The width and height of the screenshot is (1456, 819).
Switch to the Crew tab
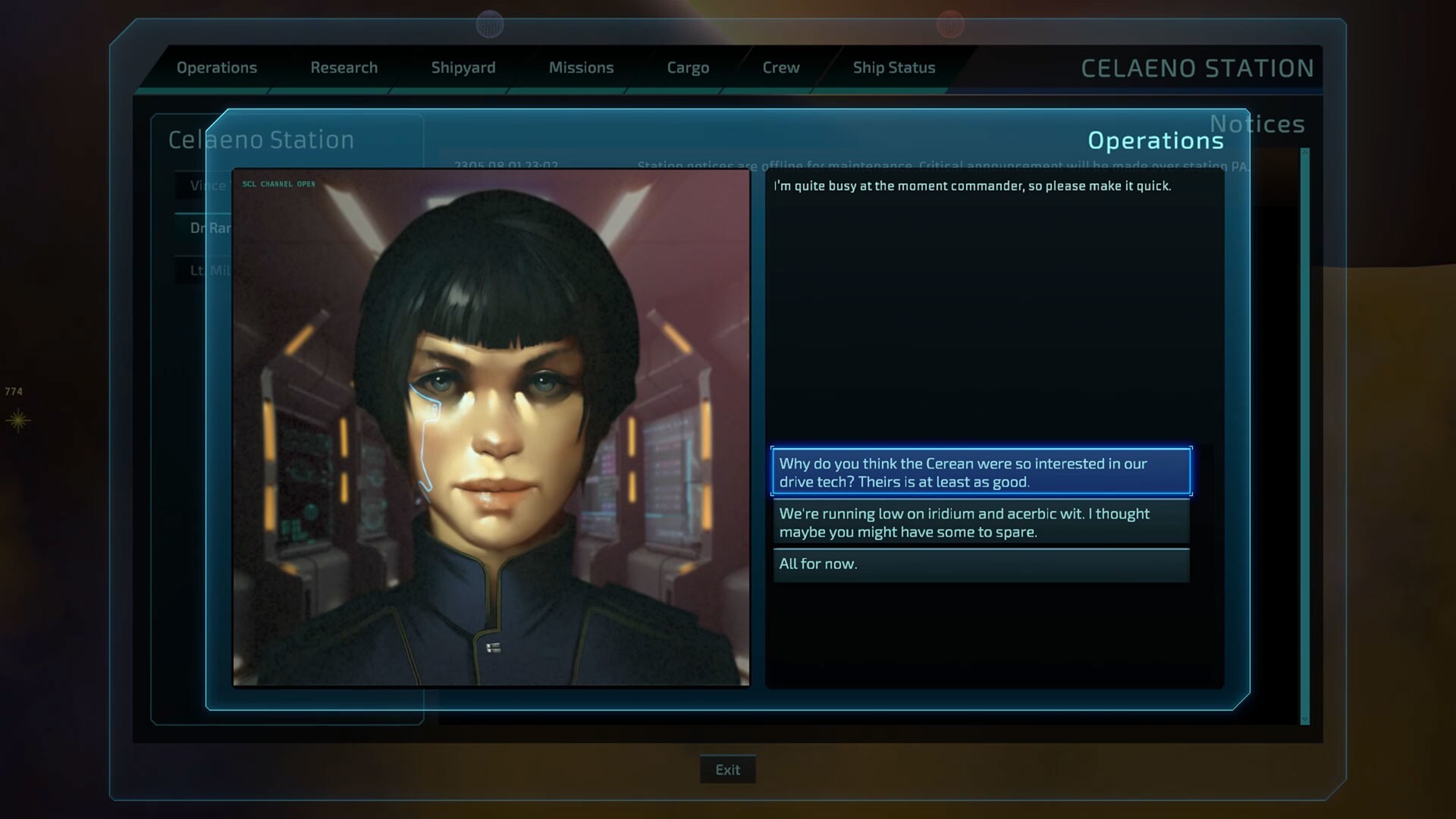coord(780,67)
